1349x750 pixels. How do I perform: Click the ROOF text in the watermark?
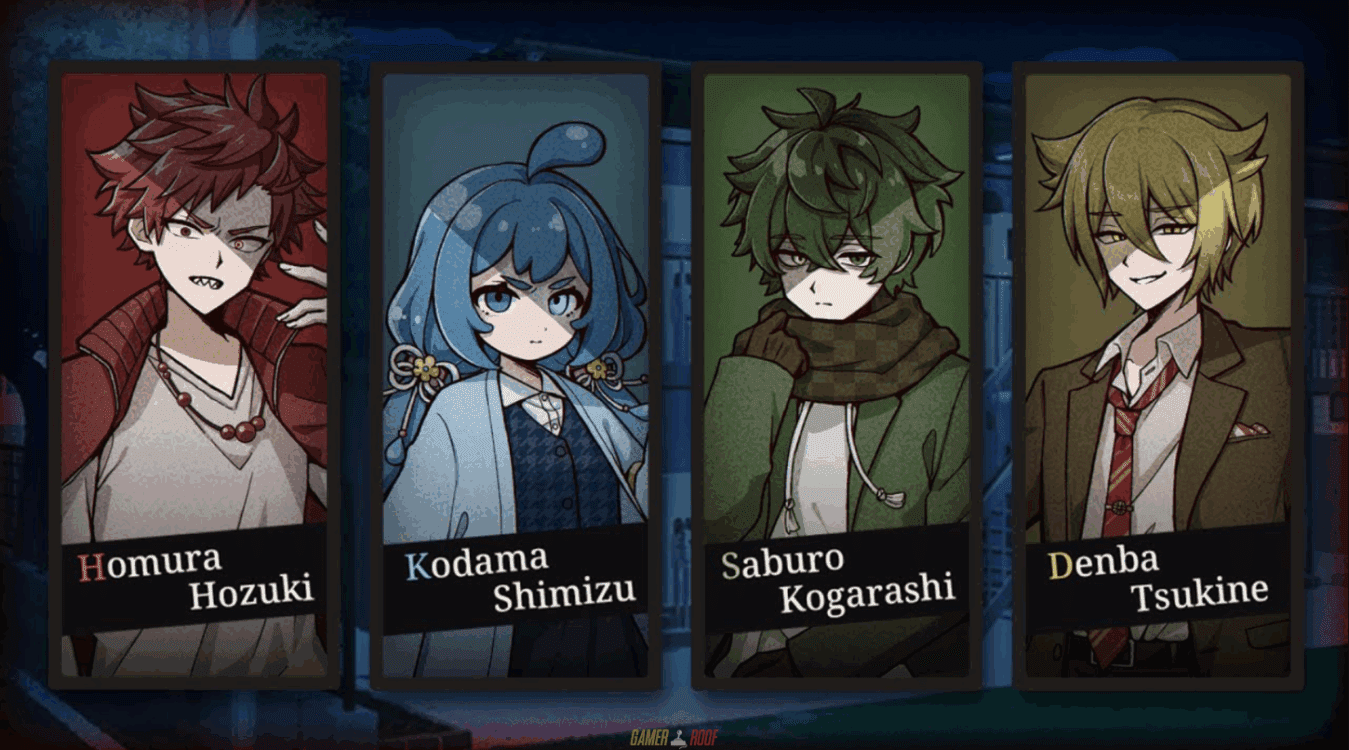705,738
